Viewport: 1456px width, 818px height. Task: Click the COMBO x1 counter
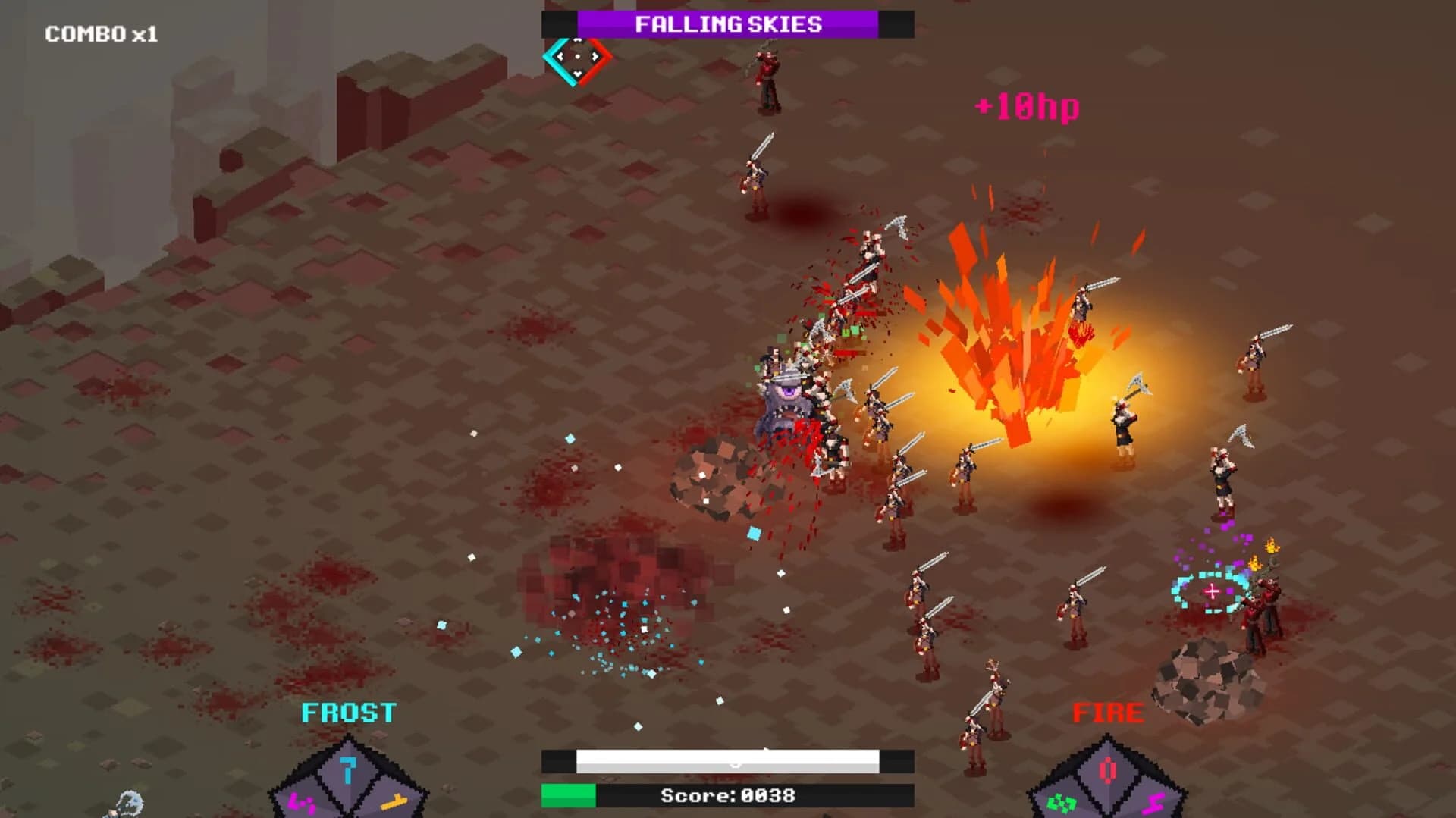tap(100, 33)
